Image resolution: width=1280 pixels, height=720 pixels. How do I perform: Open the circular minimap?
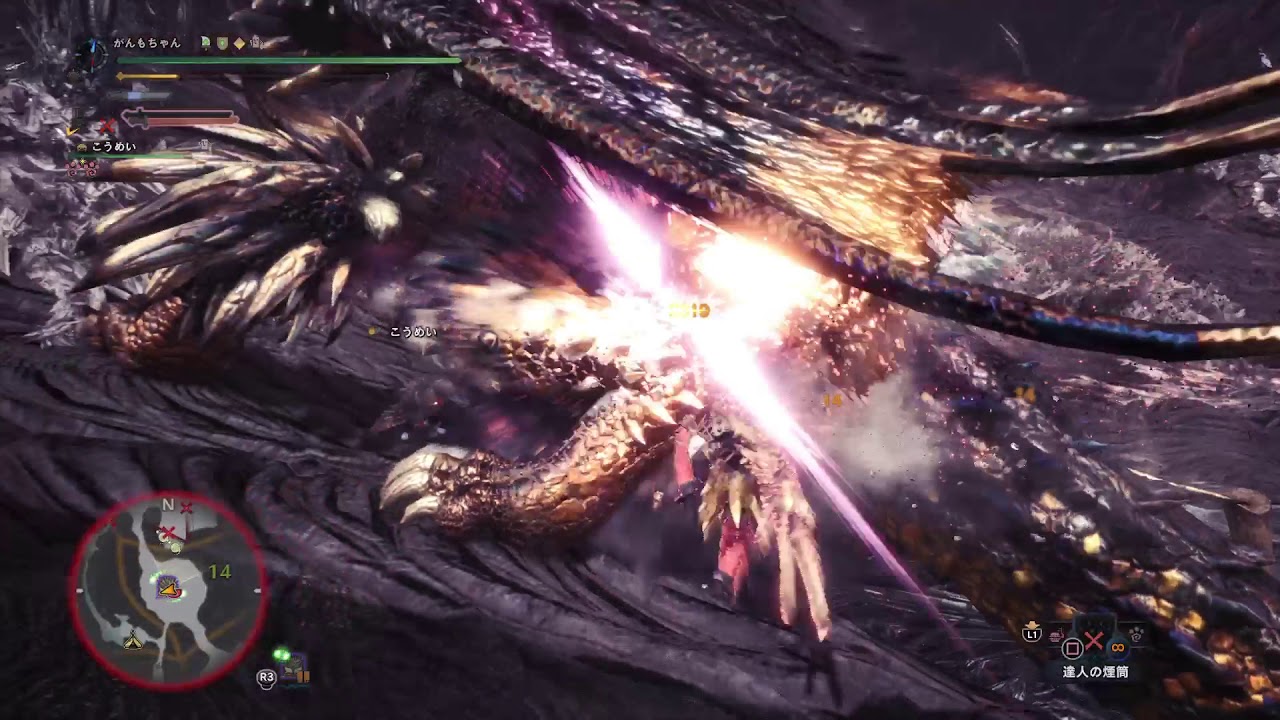168,590
